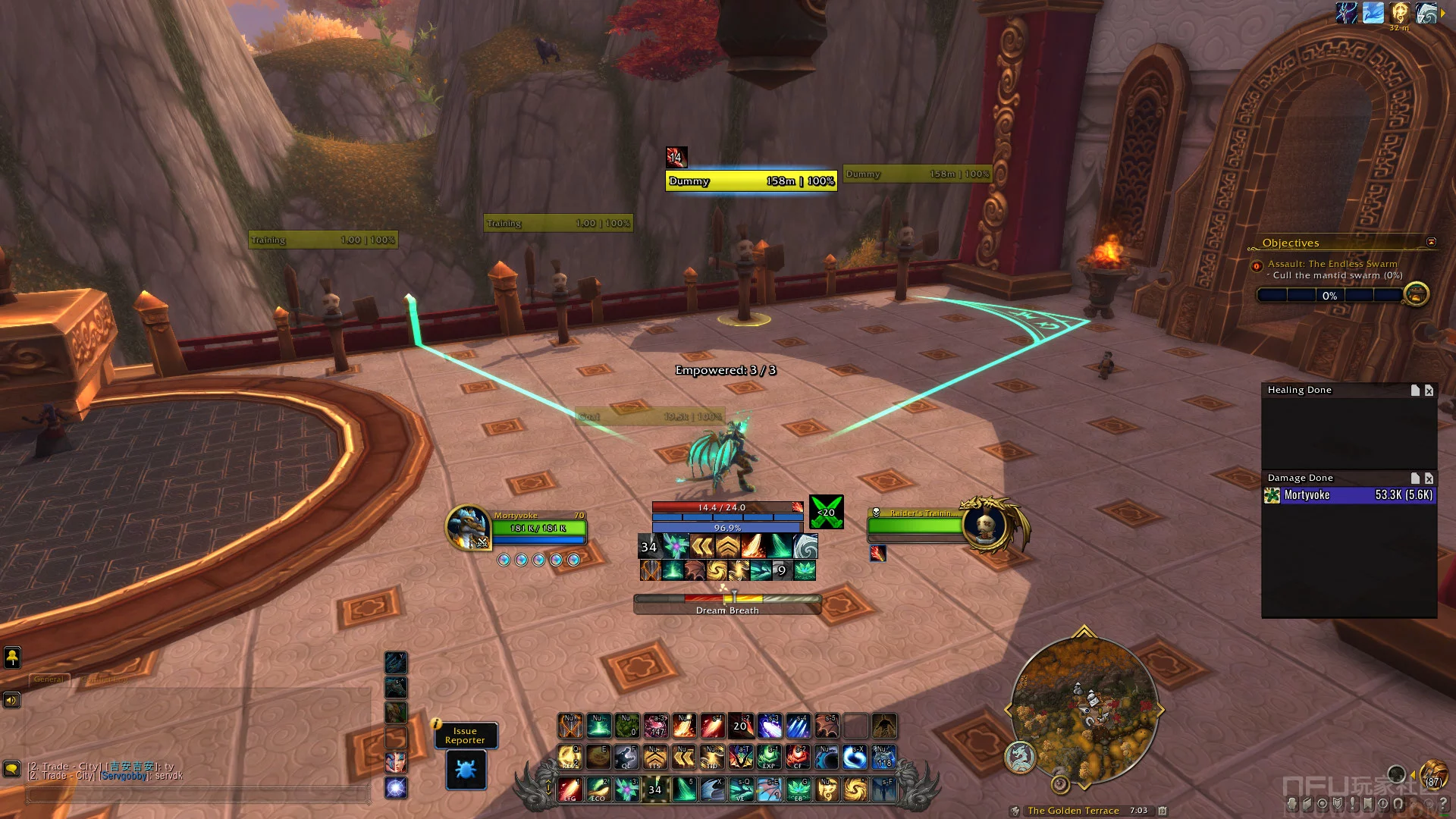Switch to the General chat tab

[x=49, y=679]
